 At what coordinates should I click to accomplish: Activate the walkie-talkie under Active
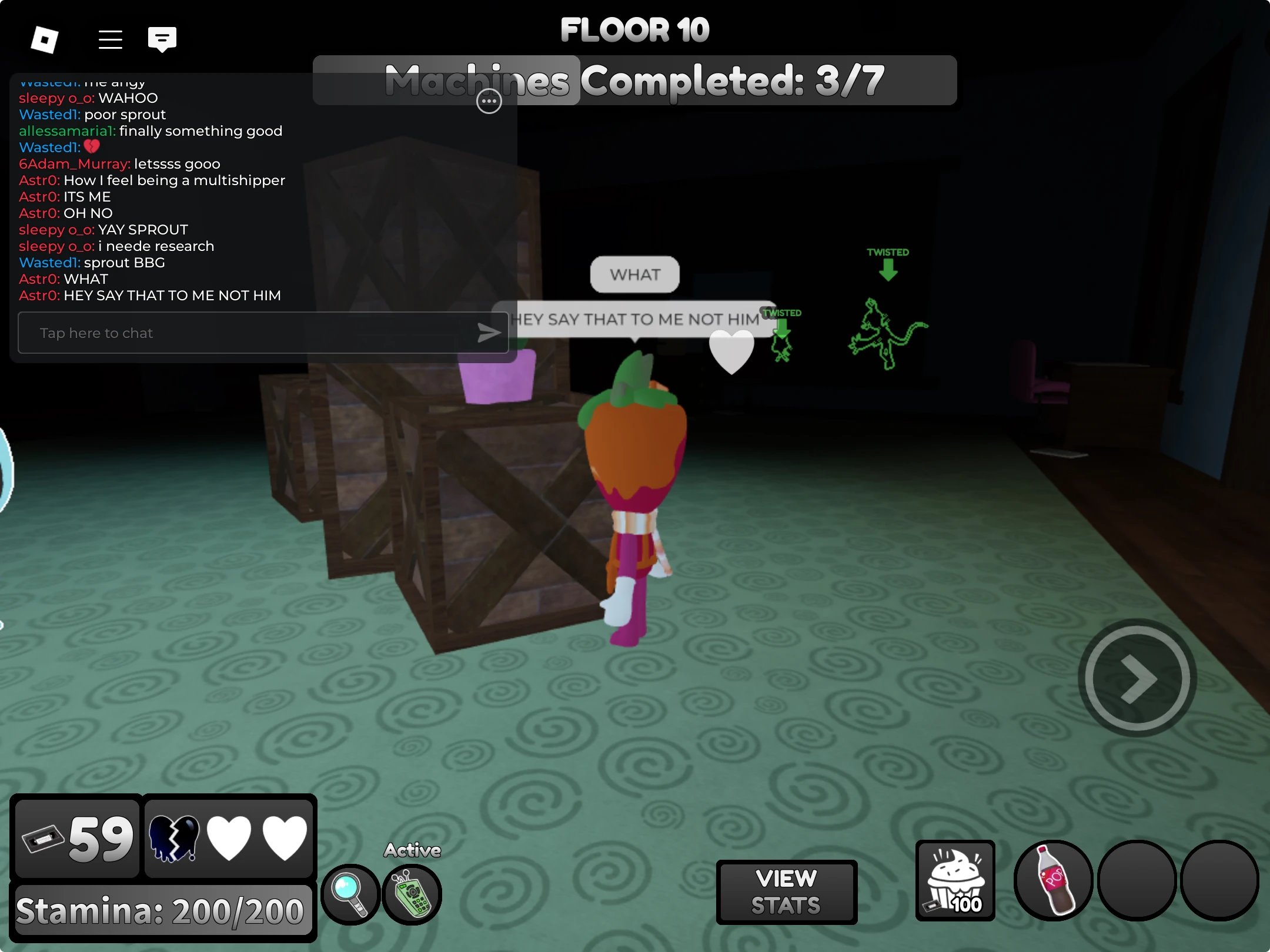coord(413,894)
